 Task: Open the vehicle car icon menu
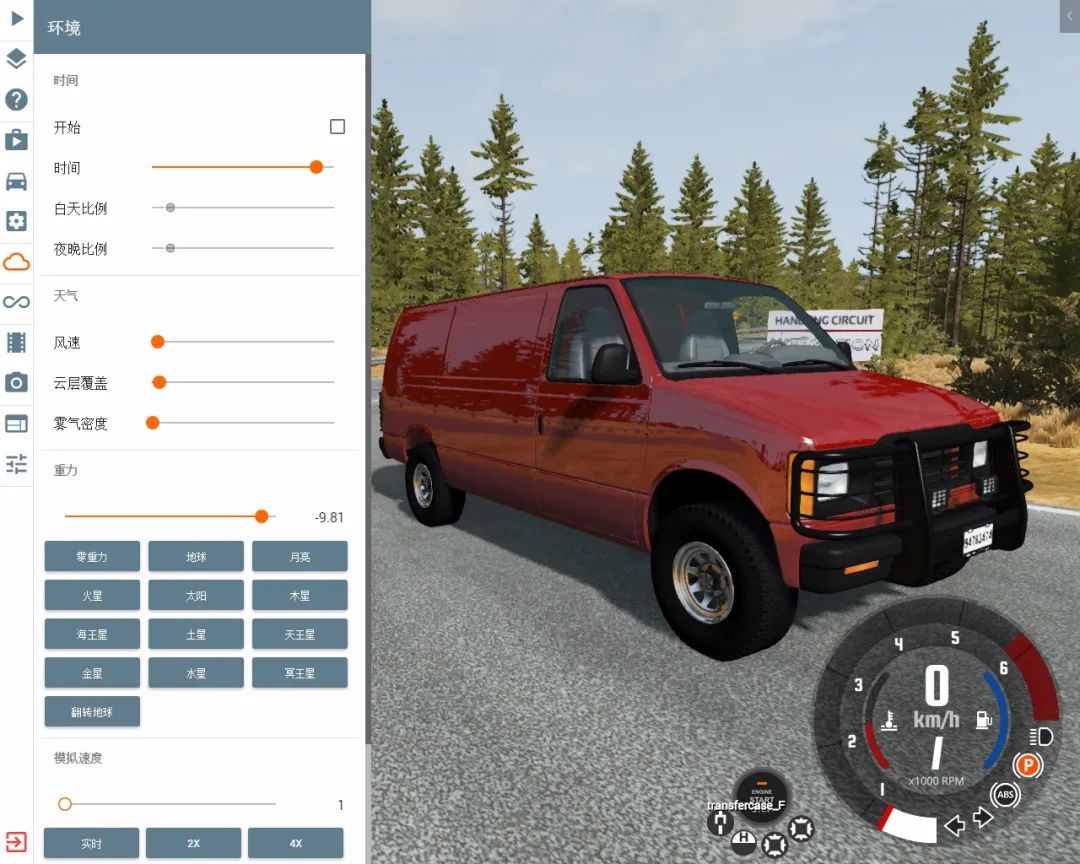[16, 181]
